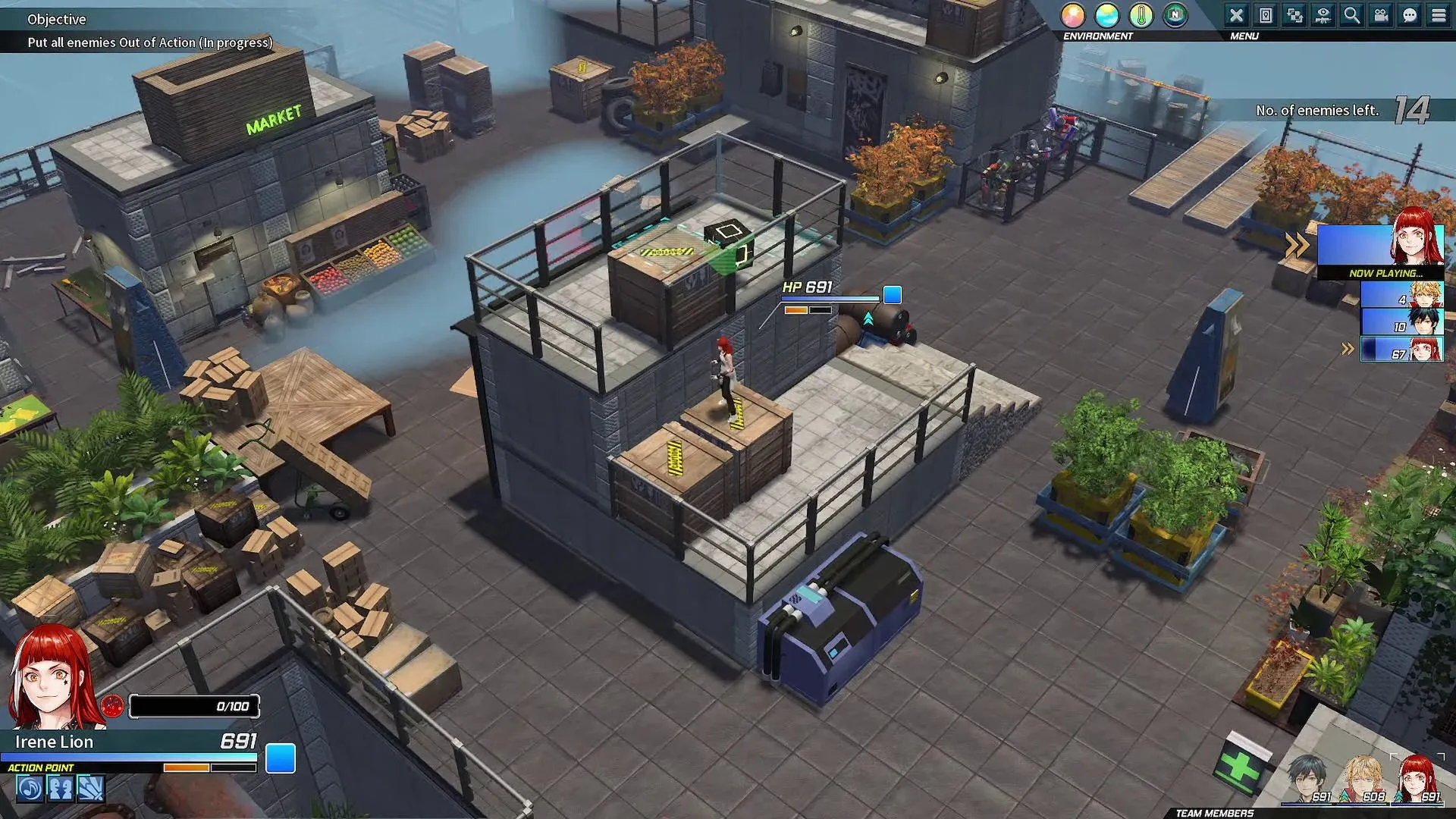Use the two-figures team skill
This screenshot has width=1456, height=819.
click(60, 789)
